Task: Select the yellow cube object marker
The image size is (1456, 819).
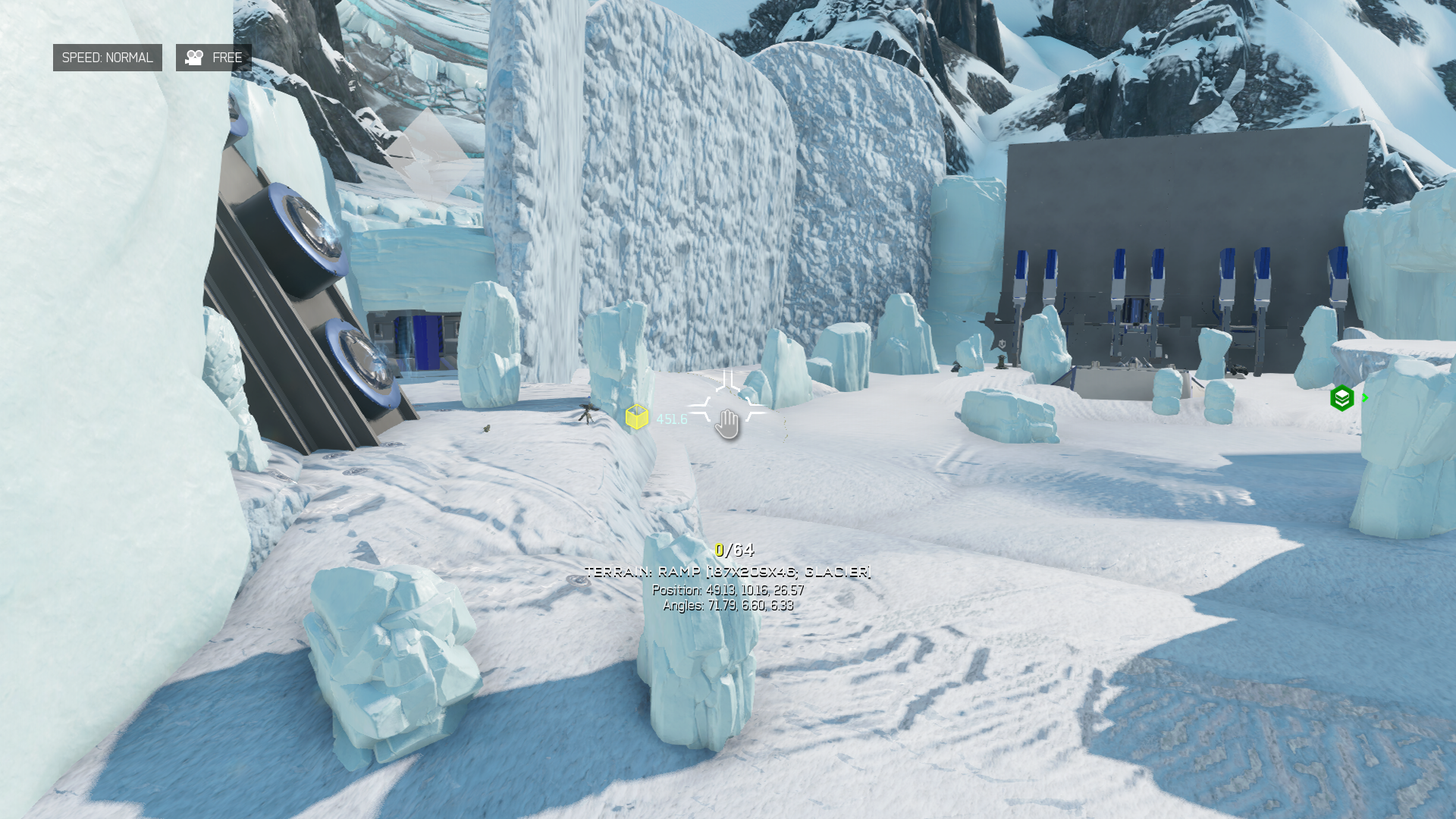Action: (x=637, y=417)
